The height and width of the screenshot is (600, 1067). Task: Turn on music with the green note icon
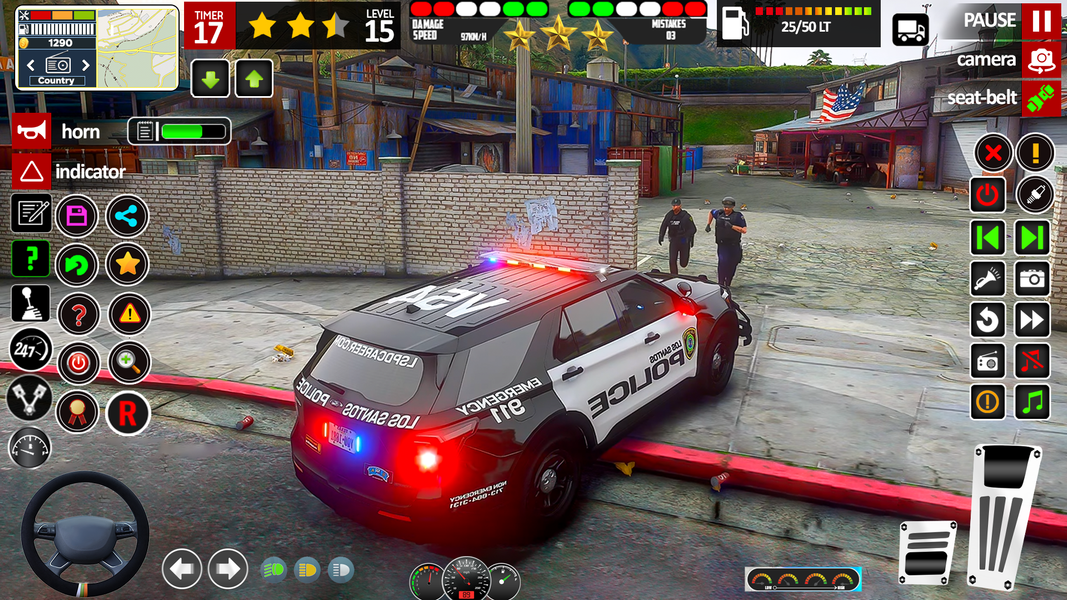1033,401
